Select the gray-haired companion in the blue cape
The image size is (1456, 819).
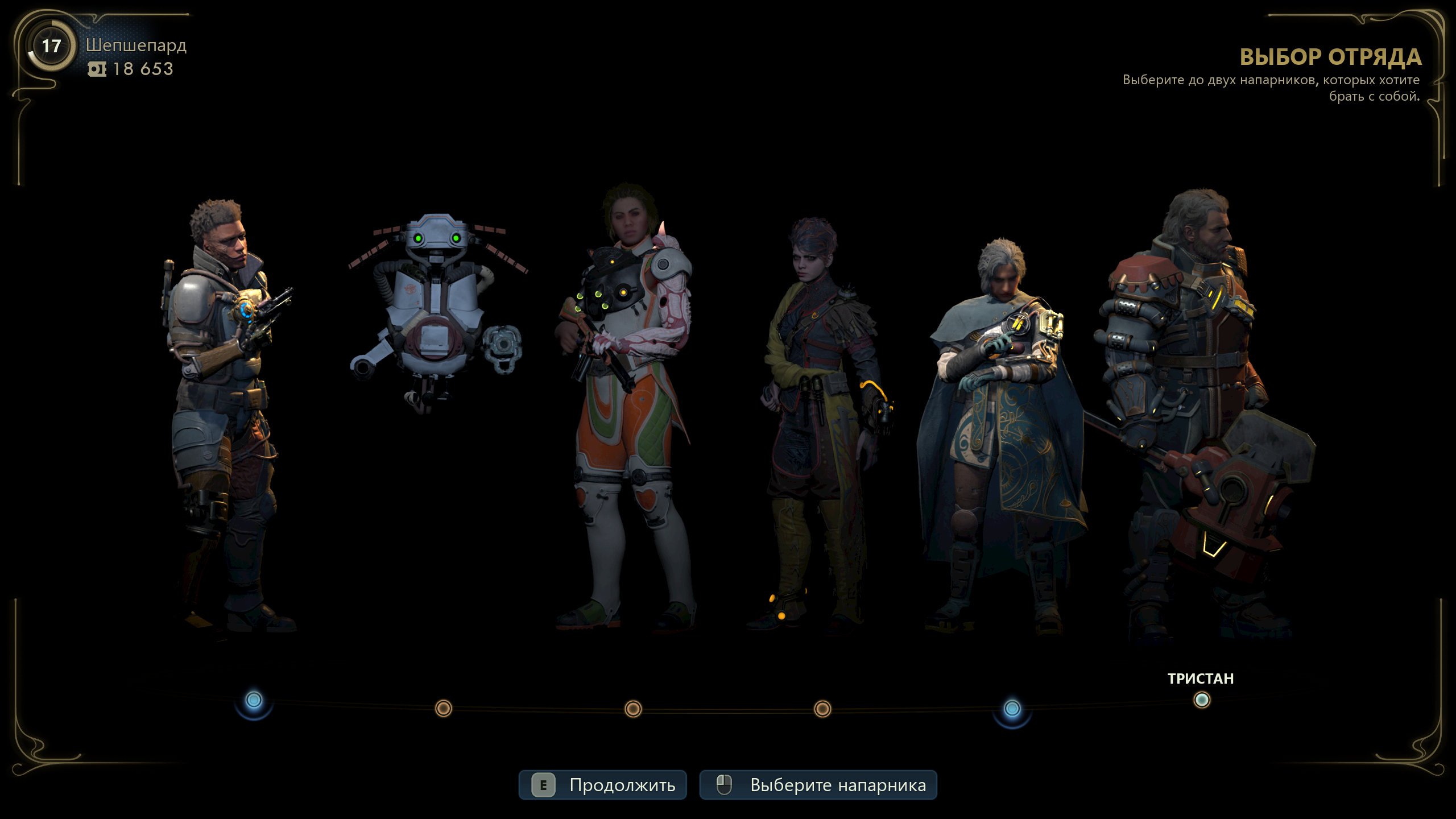tap(1001, 421)
